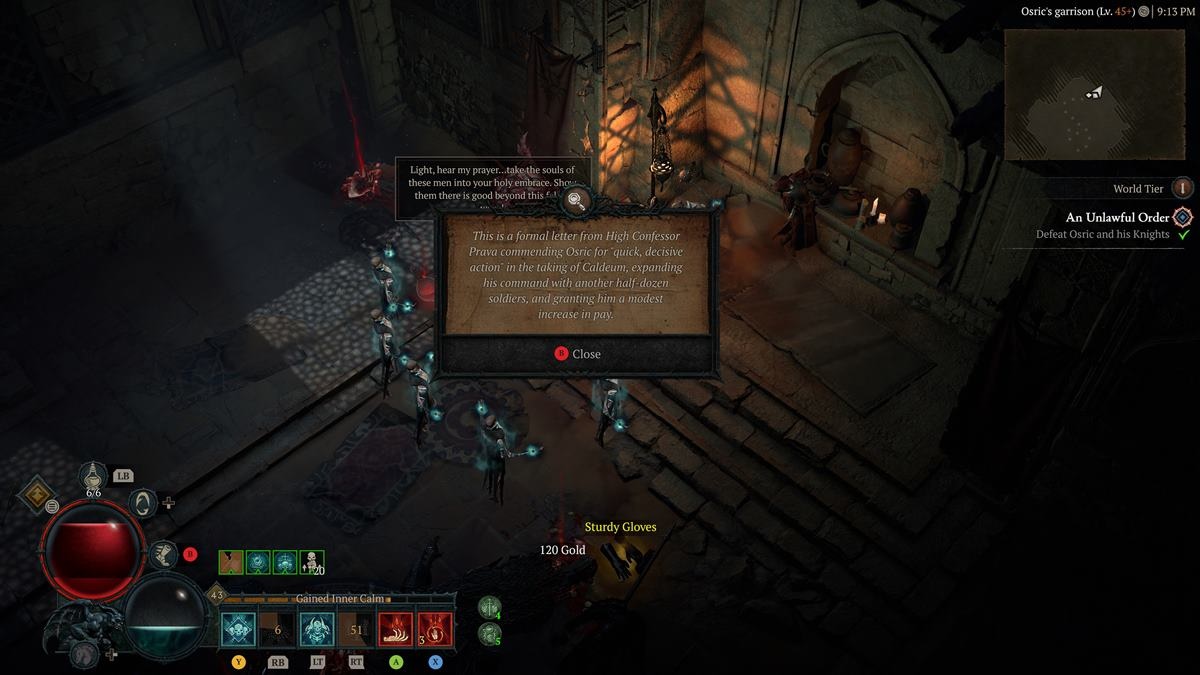Viewport: 1200px width, 675px height.
Task: Inspect the skeleton buff icon with 20
Action: 312,563
